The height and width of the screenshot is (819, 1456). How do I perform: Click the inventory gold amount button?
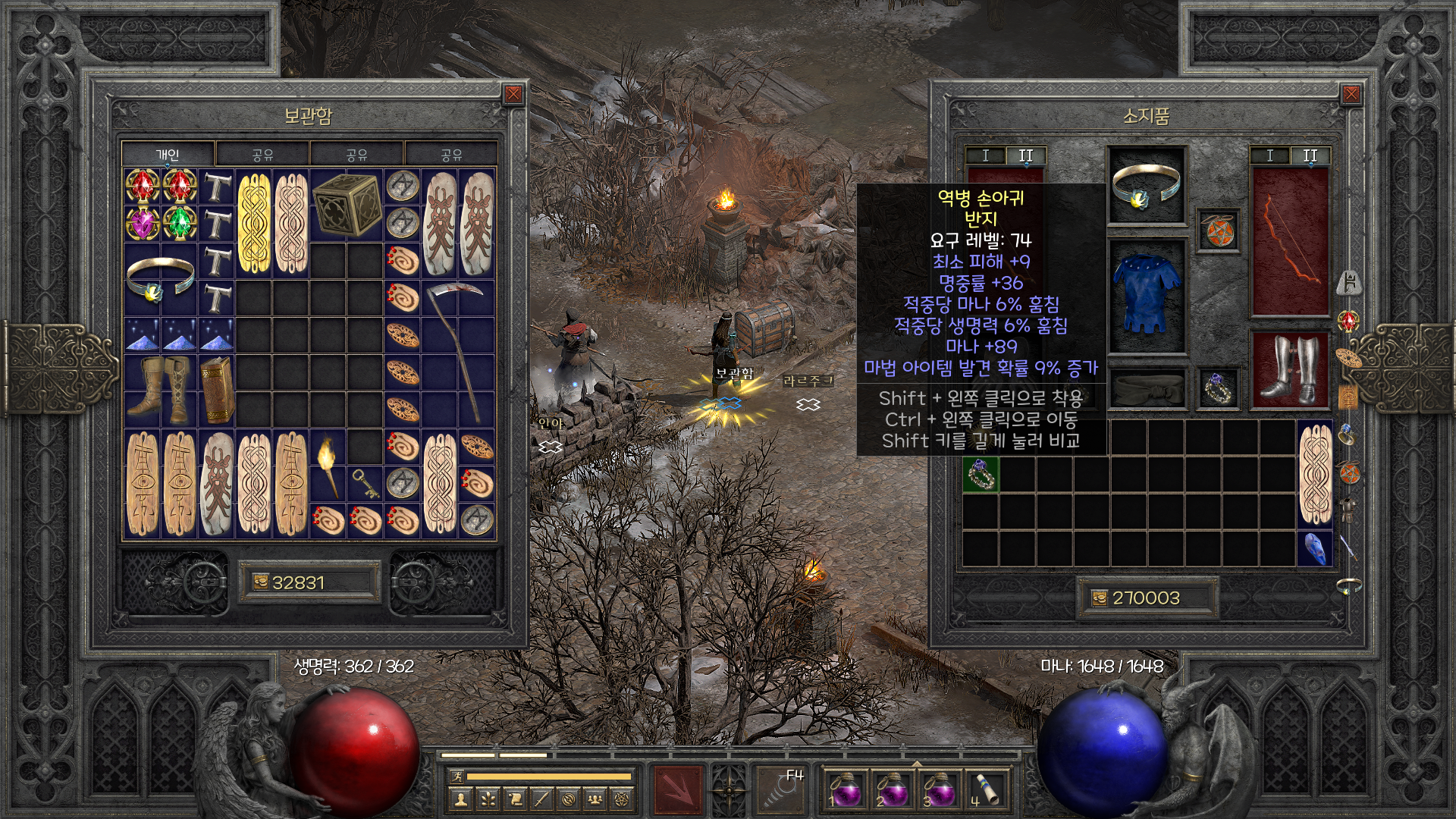1147,598
